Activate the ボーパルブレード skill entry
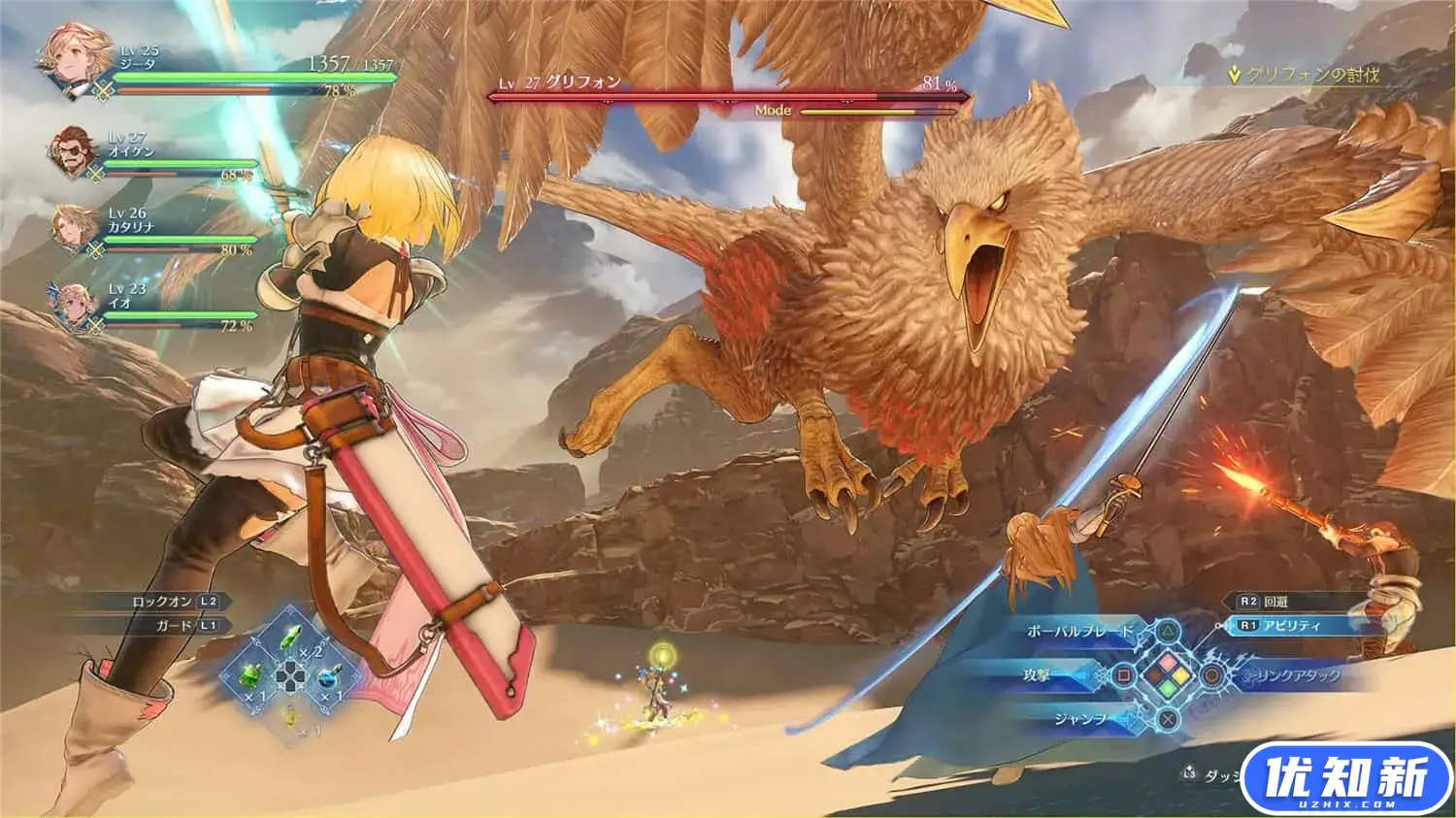Viewport: 1456px width, 818px height. coord(1079,632)
